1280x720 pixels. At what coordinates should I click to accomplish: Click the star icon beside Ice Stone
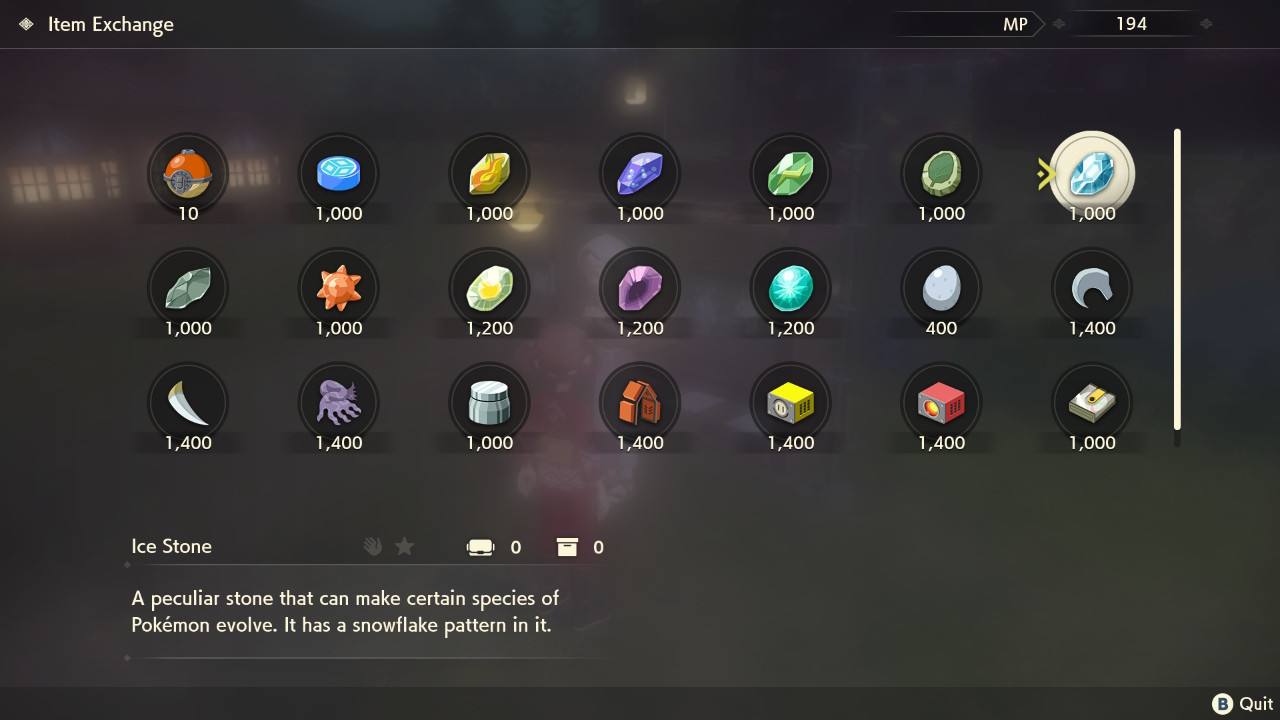point(404,546)
